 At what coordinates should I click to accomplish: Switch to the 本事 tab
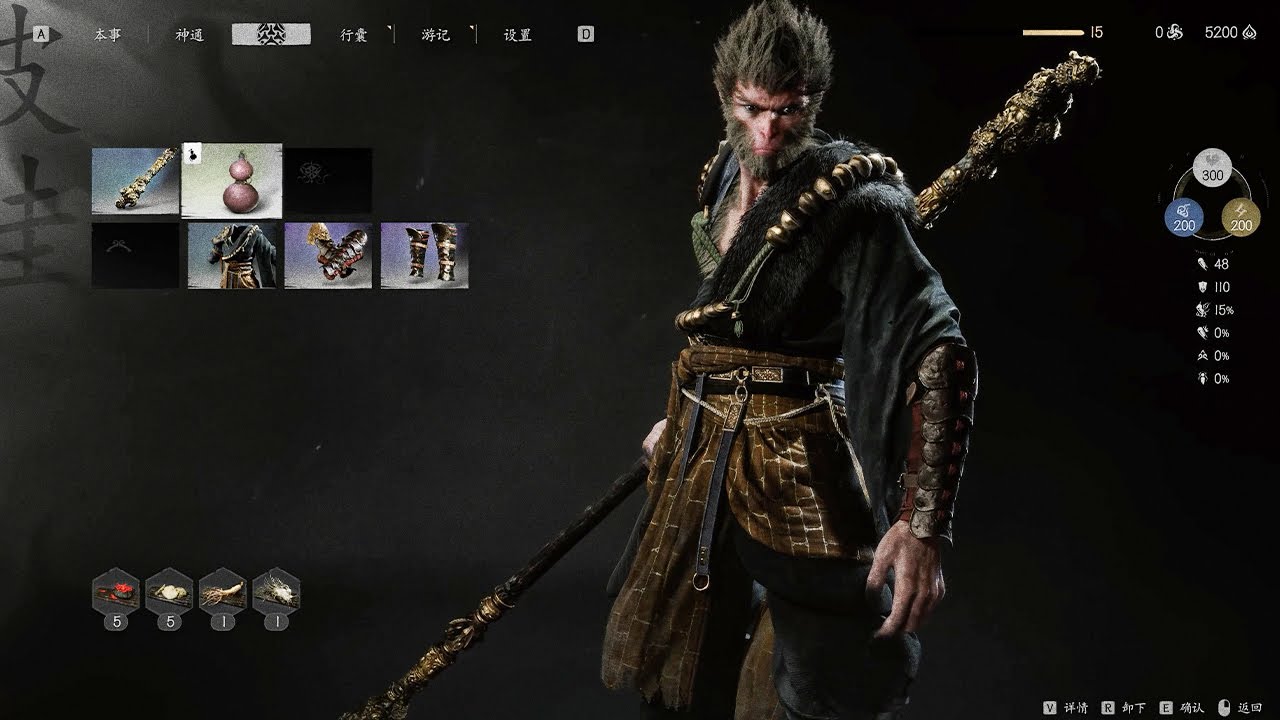[107, 35]
